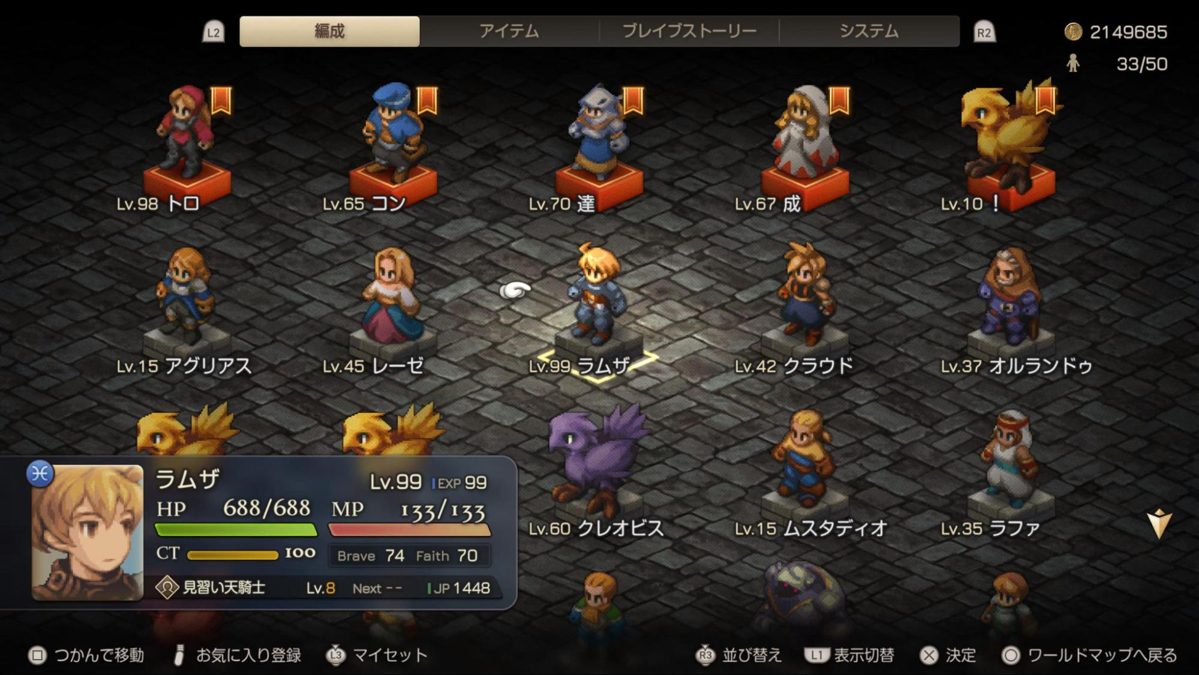This screenshot has width=1199, height=675.
Task: Choose the unit クラウド
Action: click(x=805, y=302)
